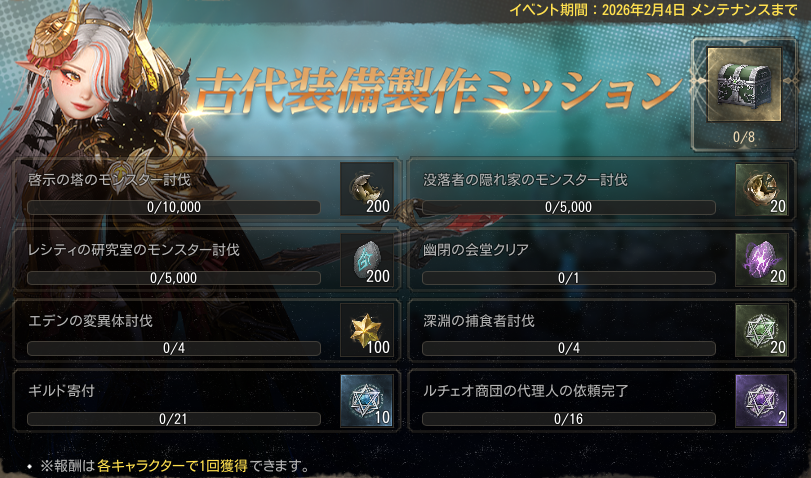Inspect the ギルド寄付 reward icon

(x=366, y=401)
